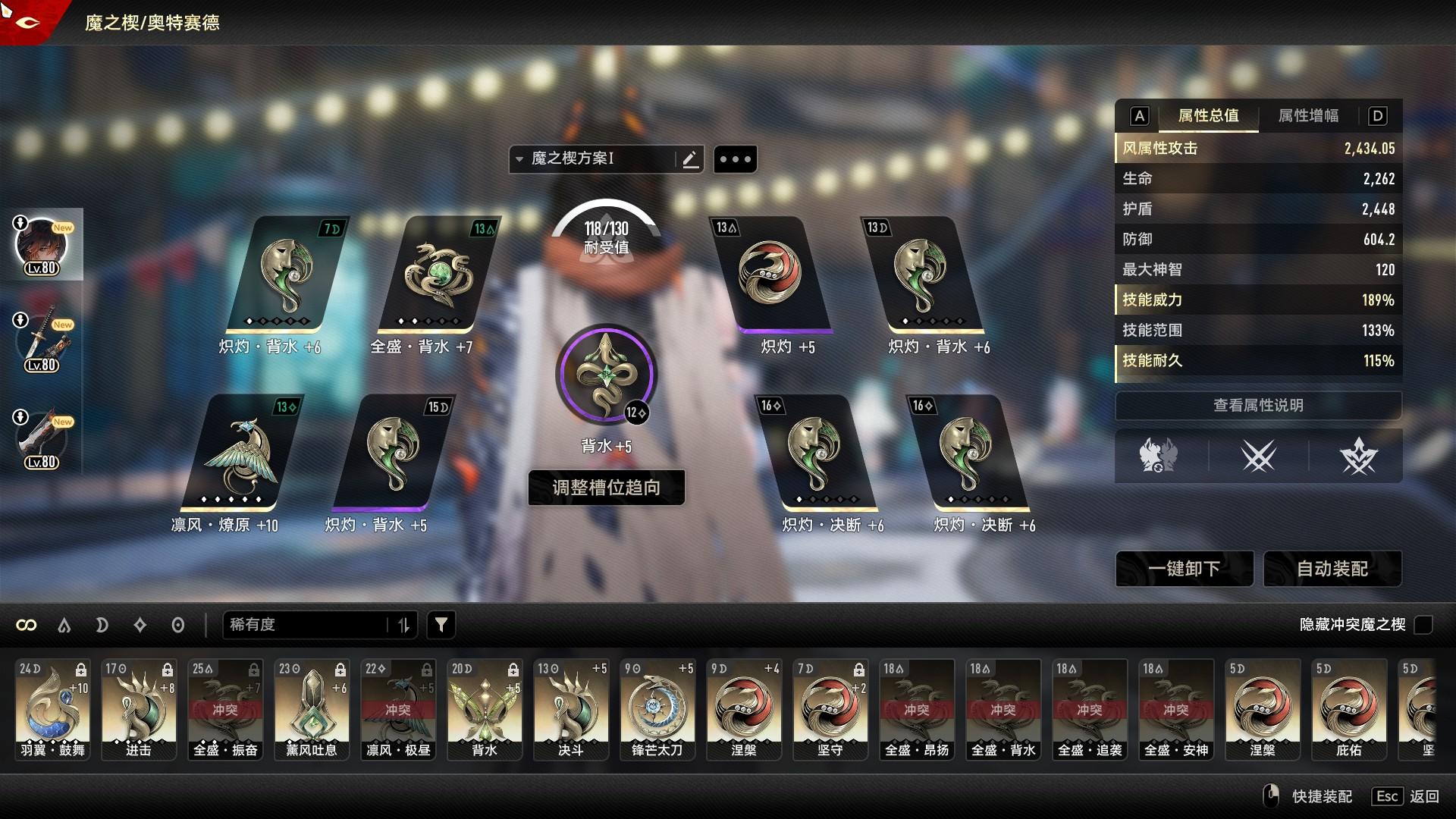Rename loadout with the pencil edit icon
This screenshot has width=1456, height=819.
tap(690, 159)
